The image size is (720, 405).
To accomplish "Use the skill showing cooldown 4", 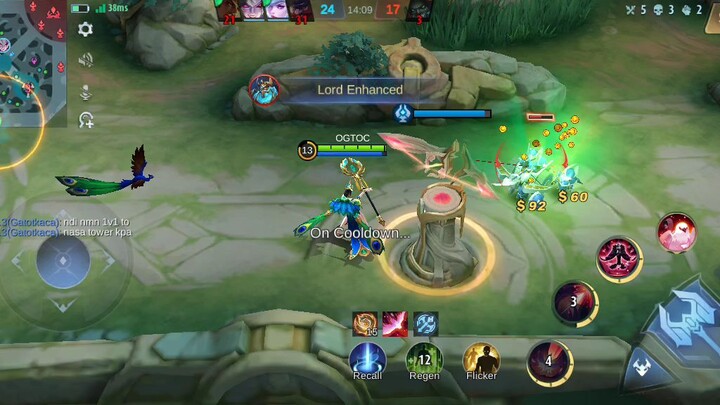I will [x=549, y=362].
